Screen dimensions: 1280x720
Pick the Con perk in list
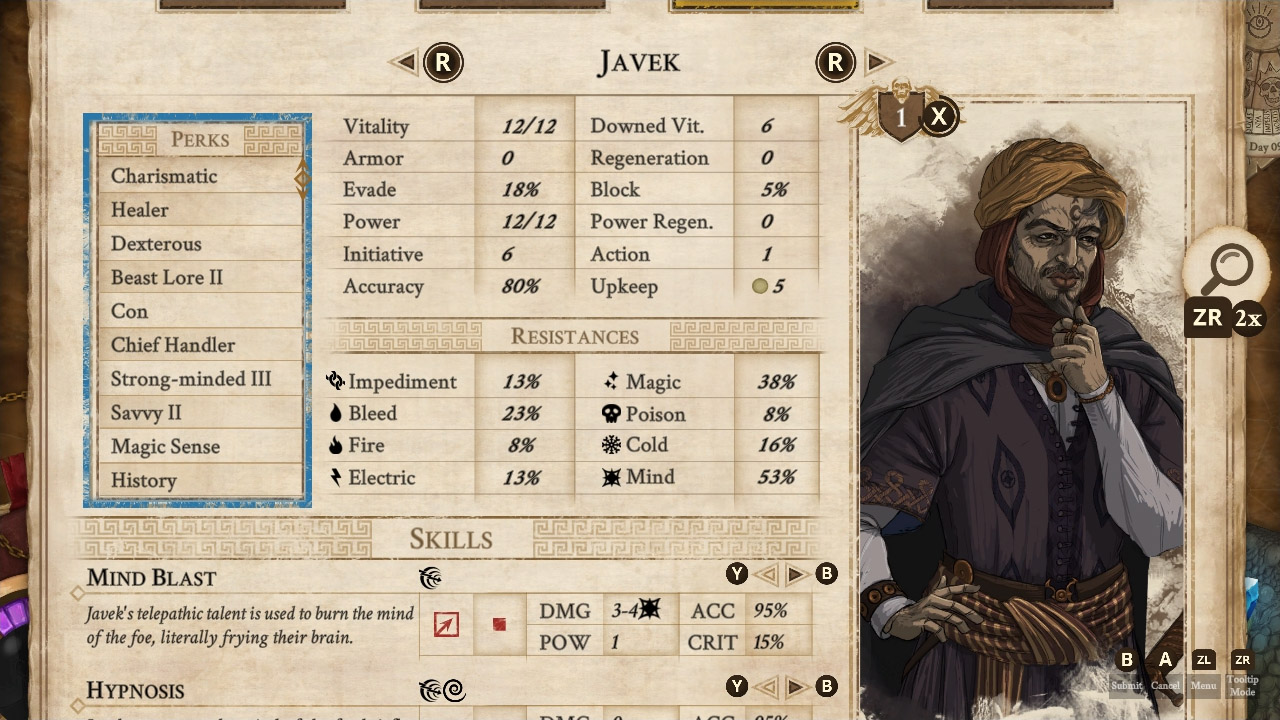(x=130, y=311)
